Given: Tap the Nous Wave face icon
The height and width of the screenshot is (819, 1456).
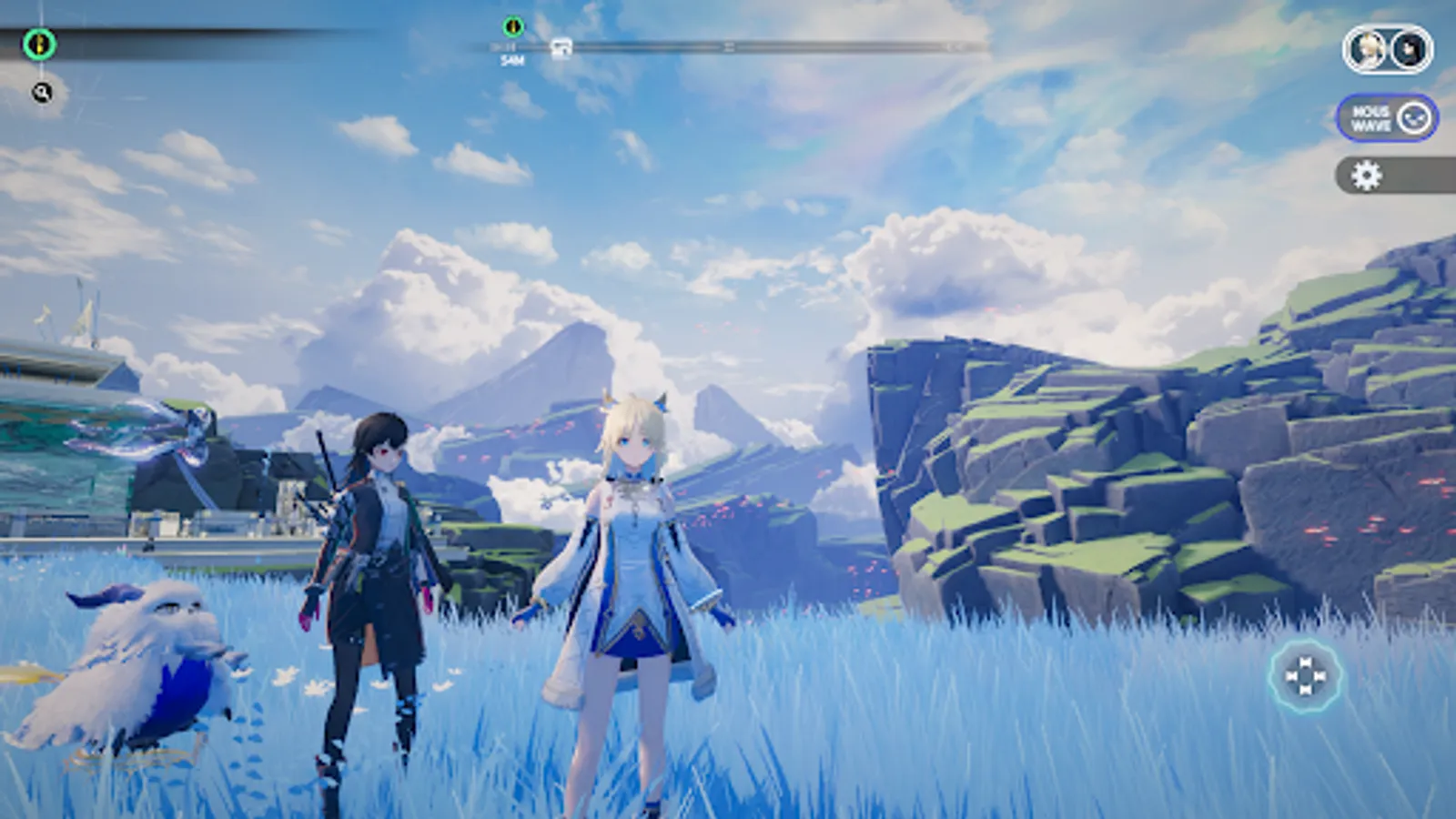Looking at the screenshot, I should 1413,118.
